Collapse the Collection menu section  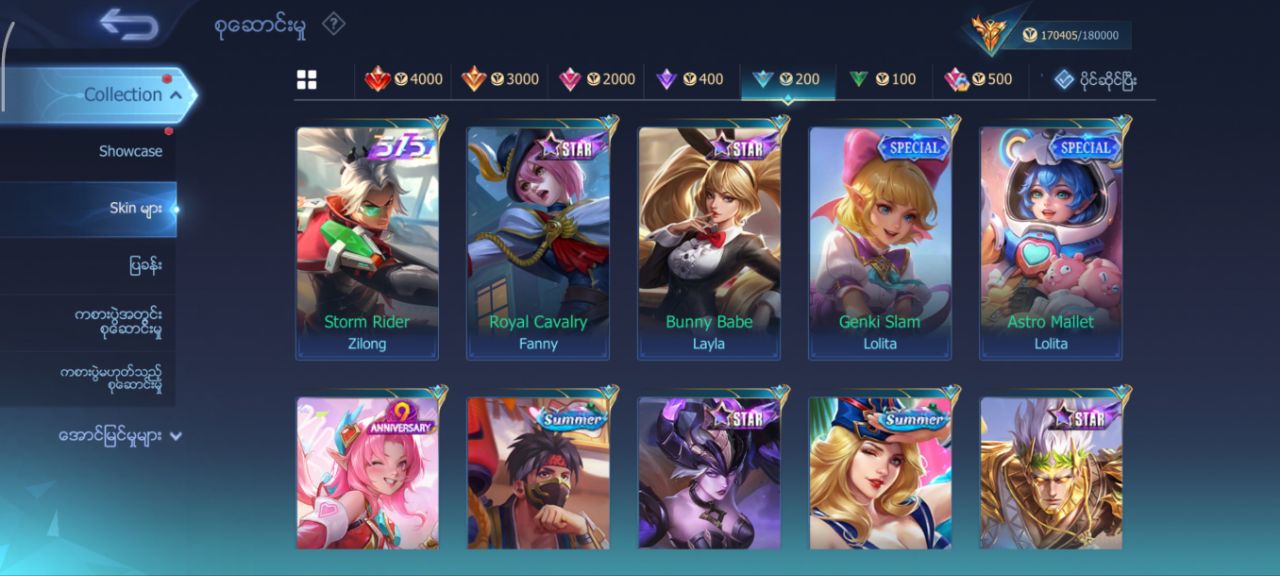(x=176, y=94)
